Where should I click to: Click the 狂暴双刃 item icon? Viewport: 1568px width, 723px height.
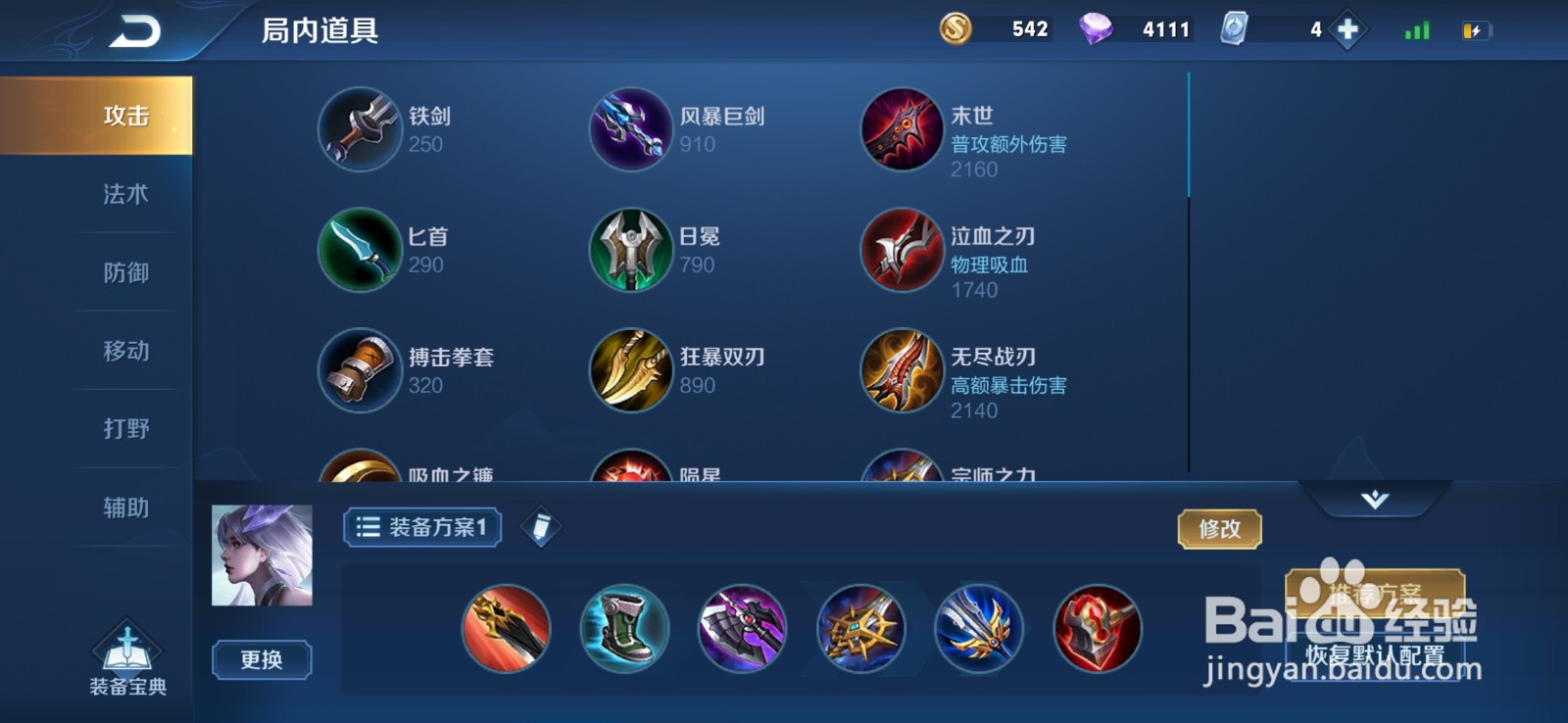pos(630,370)
